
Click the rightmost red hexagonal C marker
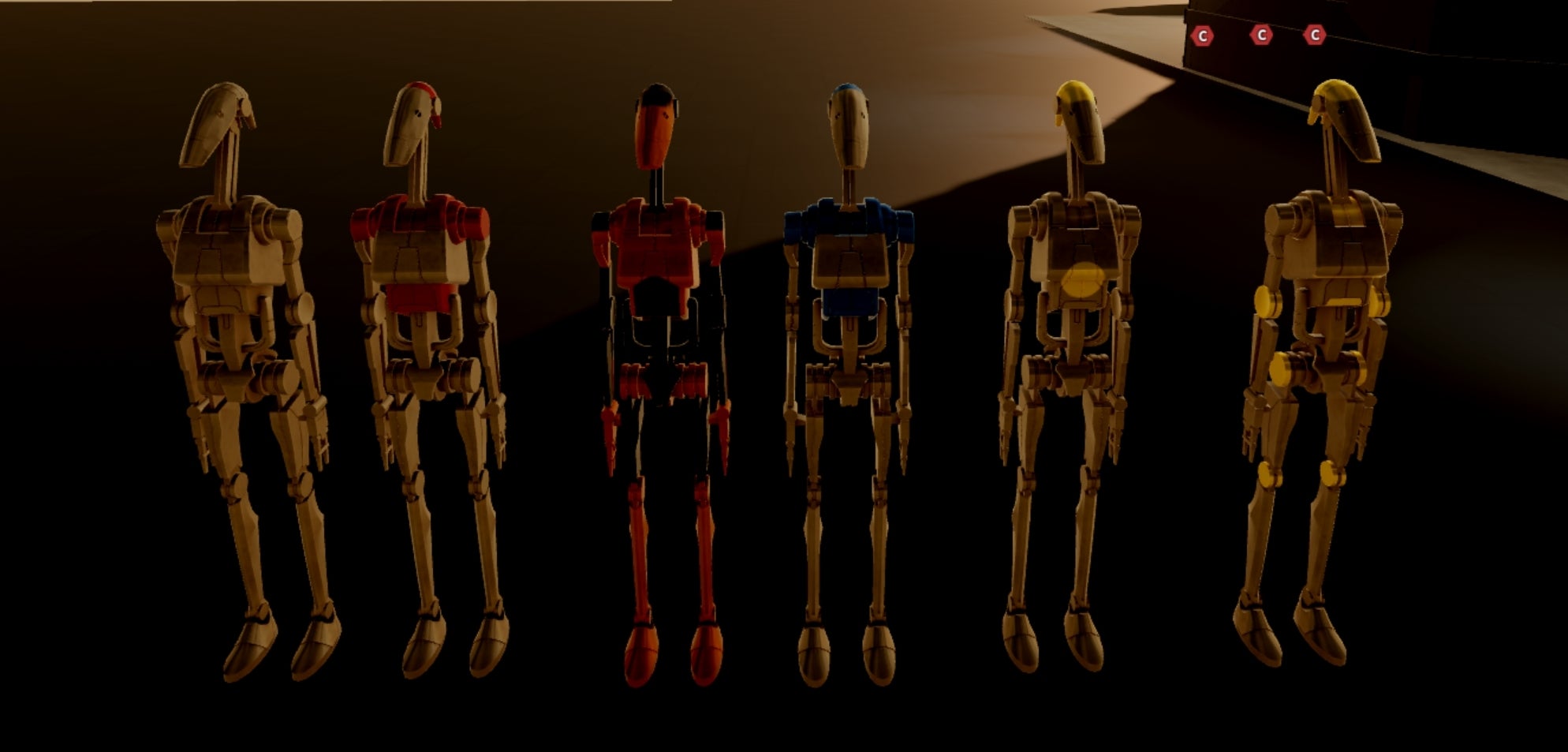(1315, 34)
